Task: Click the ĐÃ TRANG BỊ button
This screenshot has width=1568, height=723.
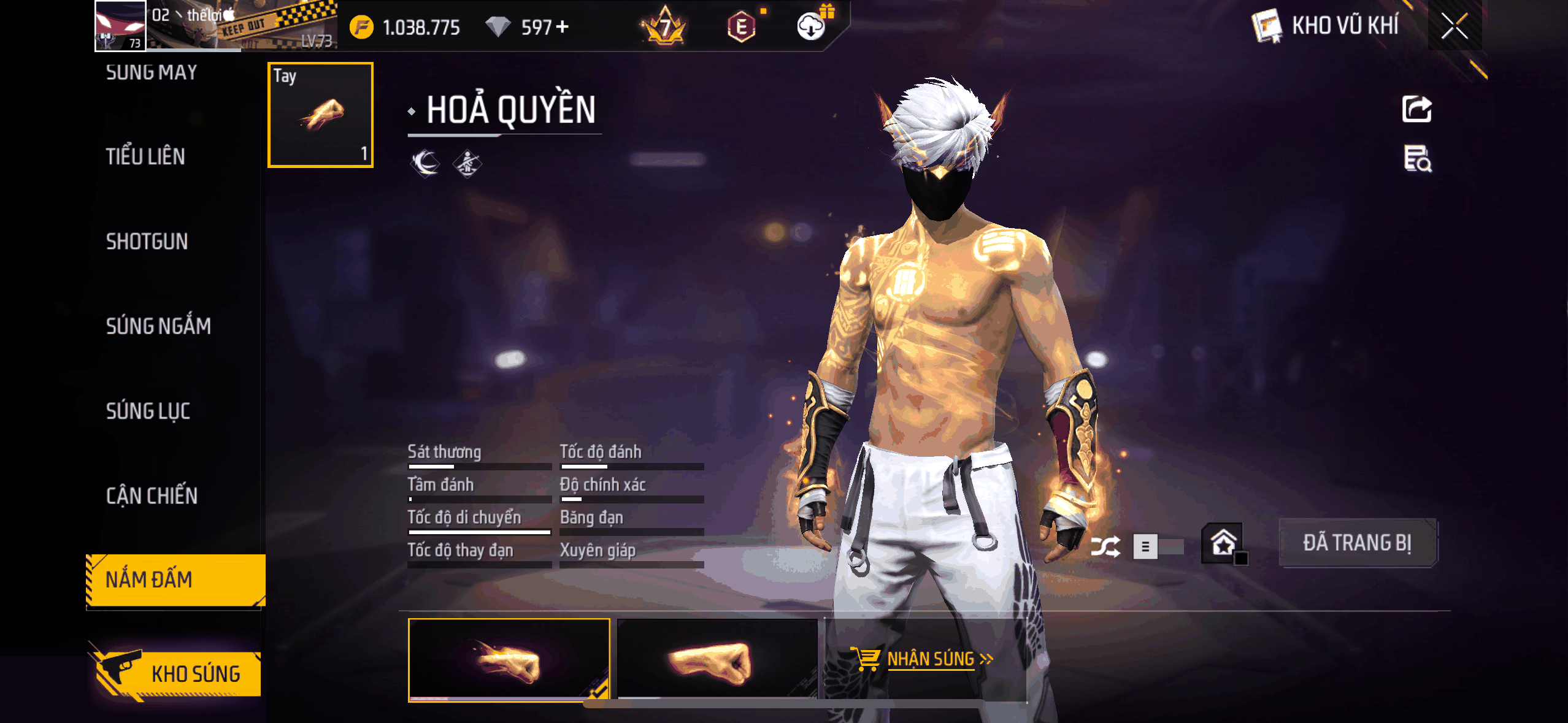Action: point(1357,543)
